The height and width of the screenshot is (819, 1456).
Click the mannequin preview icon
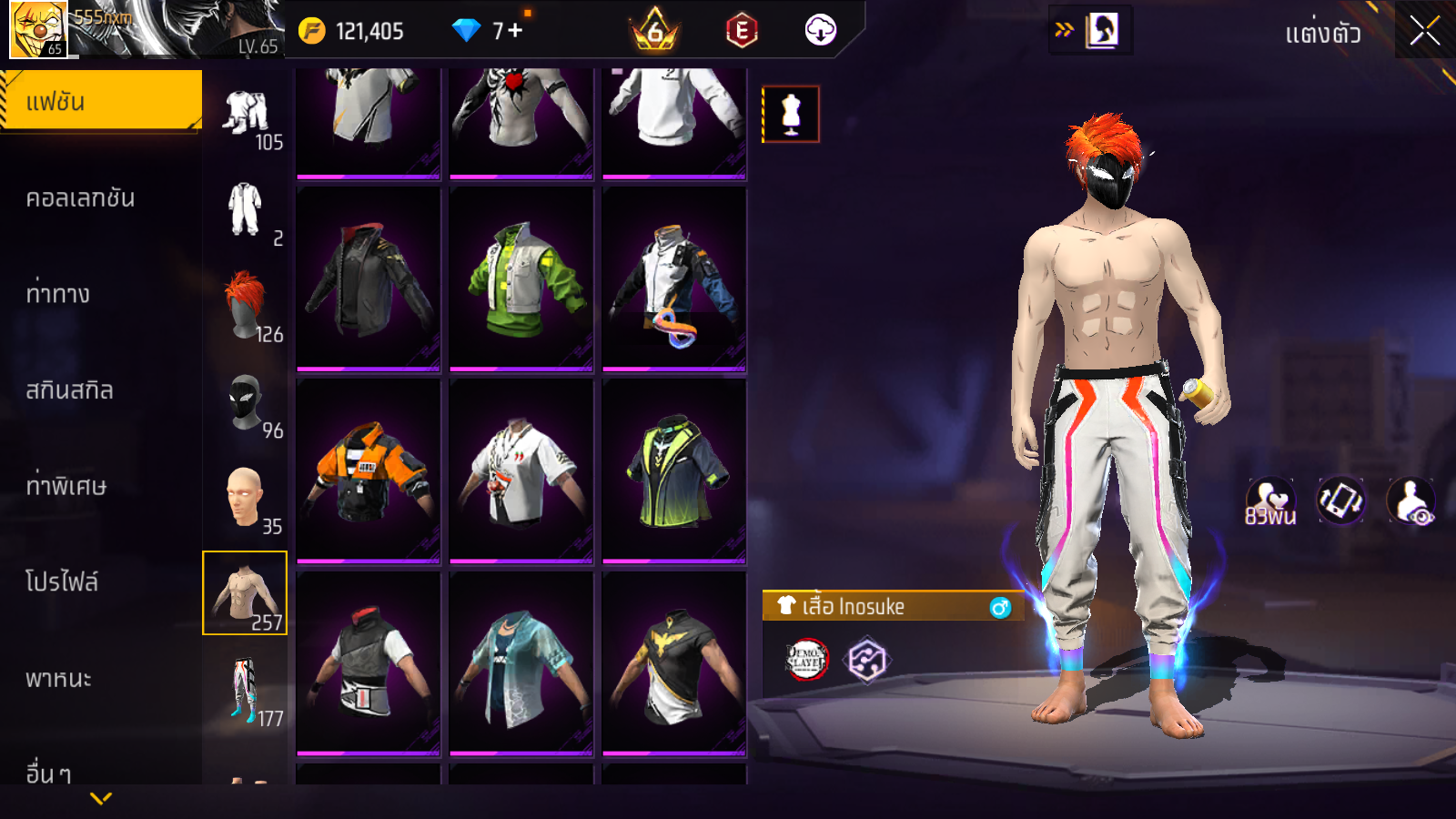(x=791, y=115)
